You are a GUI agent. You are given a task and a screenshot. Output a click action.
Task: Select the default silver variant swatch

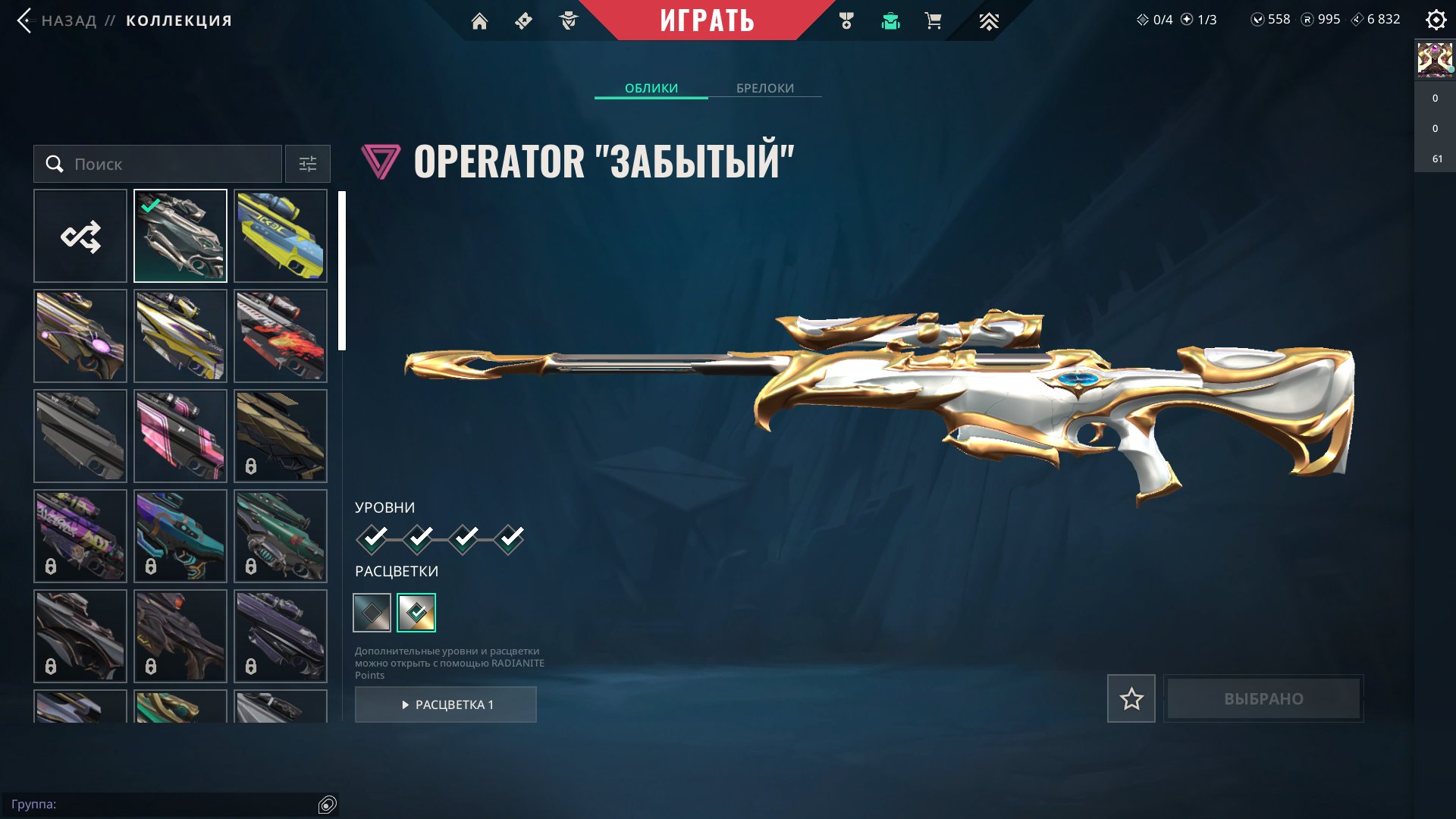click(371, 613)
